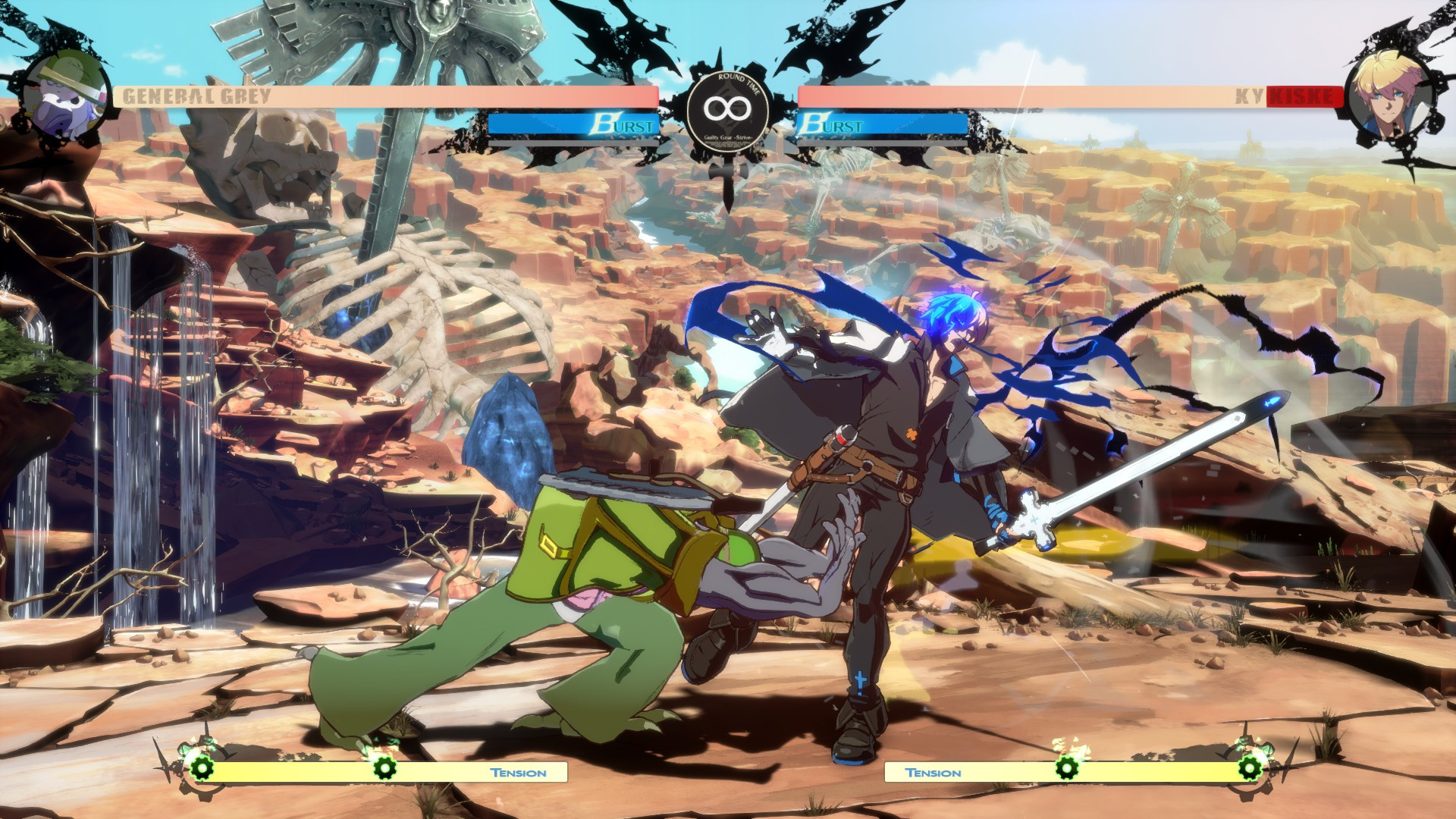Click the leftmost gear emblem of player one's Tension gauge
This screenshot has height=819, width=1456.
(200, 770)
